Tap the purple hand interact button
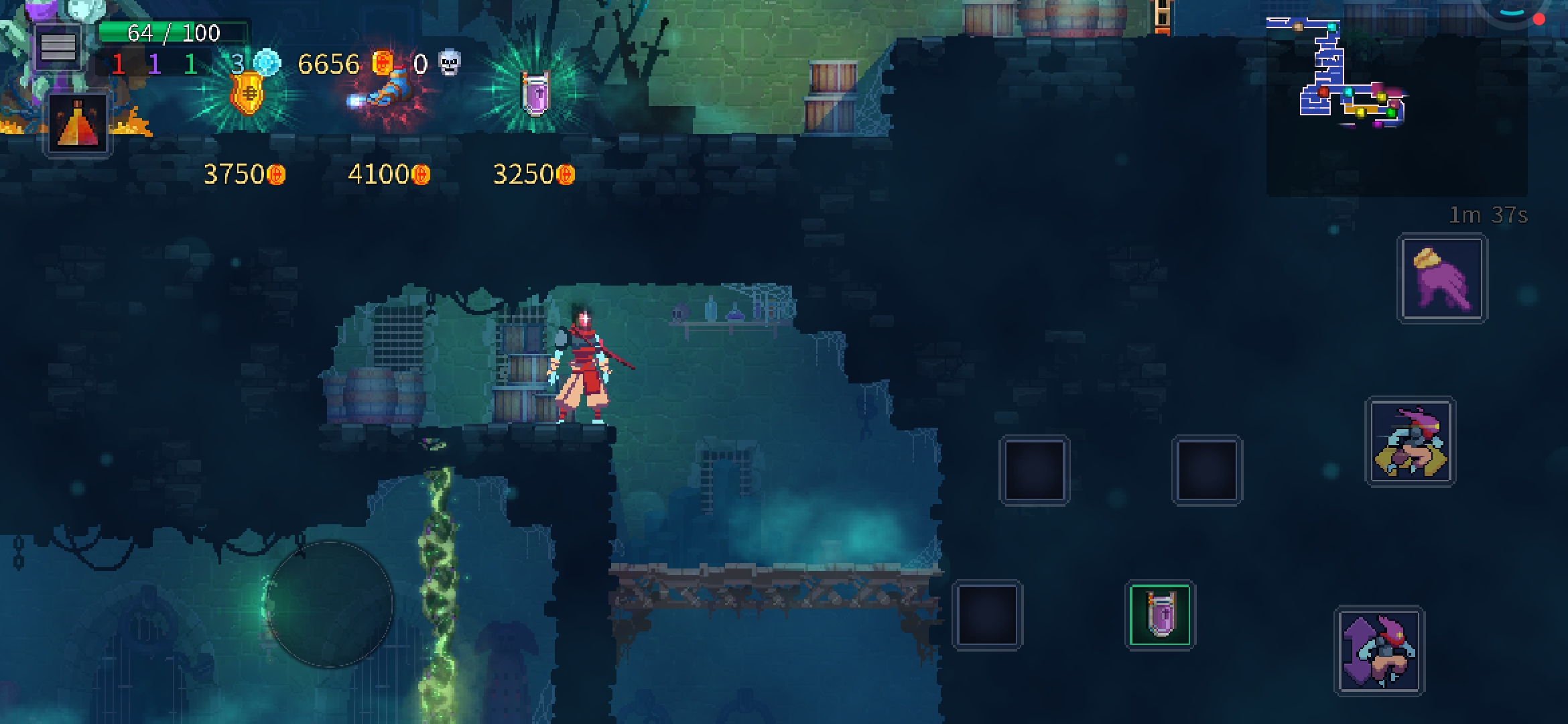The width and height of the screenshot is (1568, 724). (x=1442, y=278)
